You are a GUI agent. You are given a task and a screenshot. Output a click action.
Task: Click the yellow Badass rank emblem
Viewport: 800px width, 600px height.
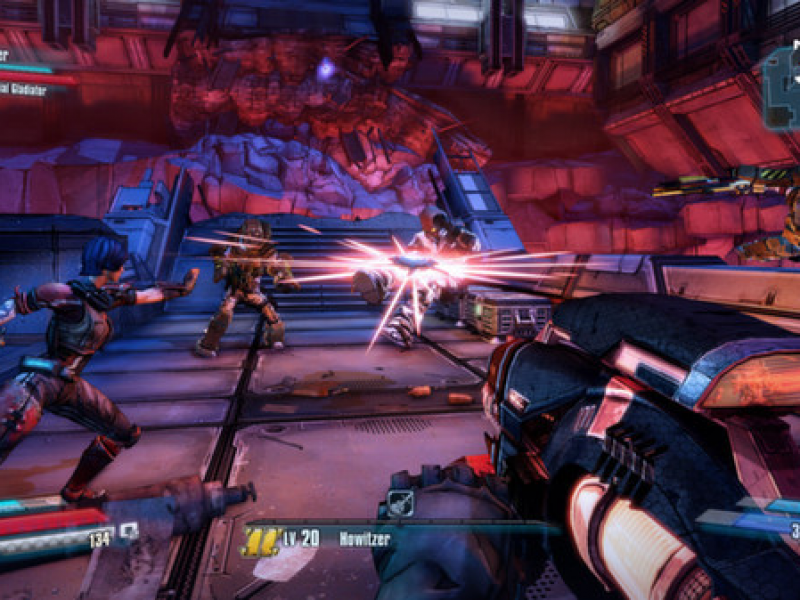click(258, 541)
